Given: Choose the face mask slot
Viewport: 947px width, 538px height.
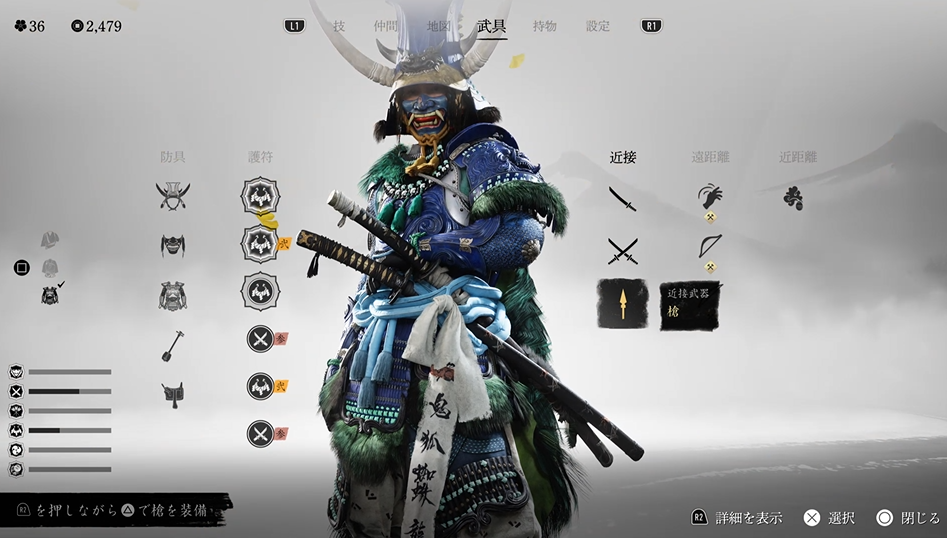Looking at the screenshot, I should click(173, 245).
